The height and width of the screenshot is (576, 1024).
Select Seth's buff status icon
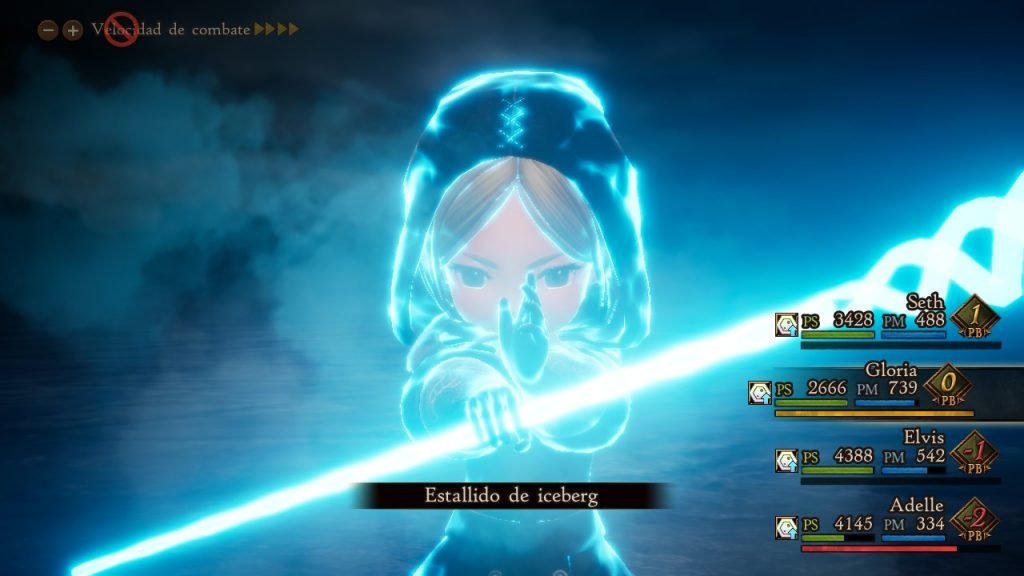click(787, 324)
